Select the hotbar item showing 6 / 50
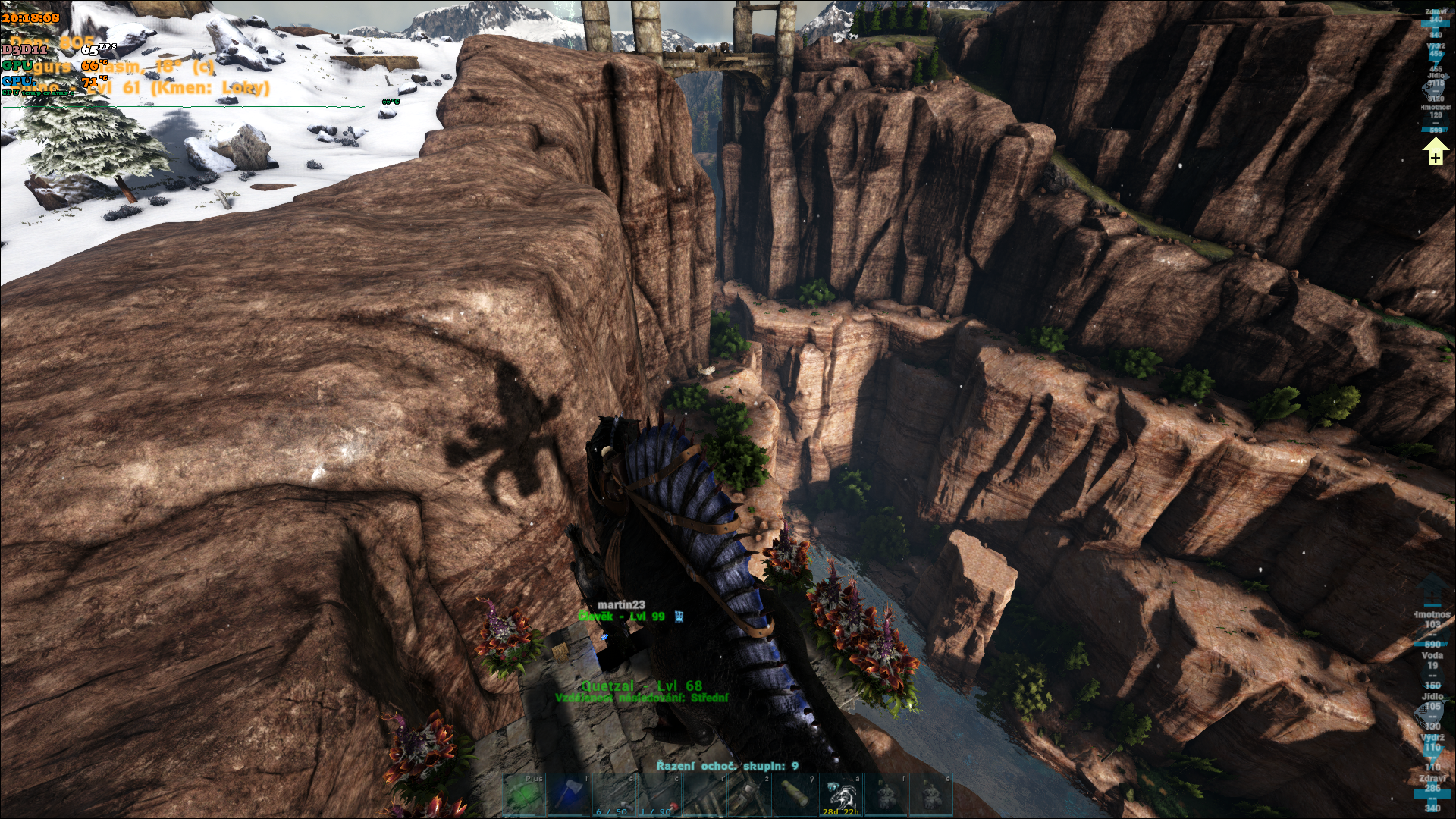 tap(613, 795)
